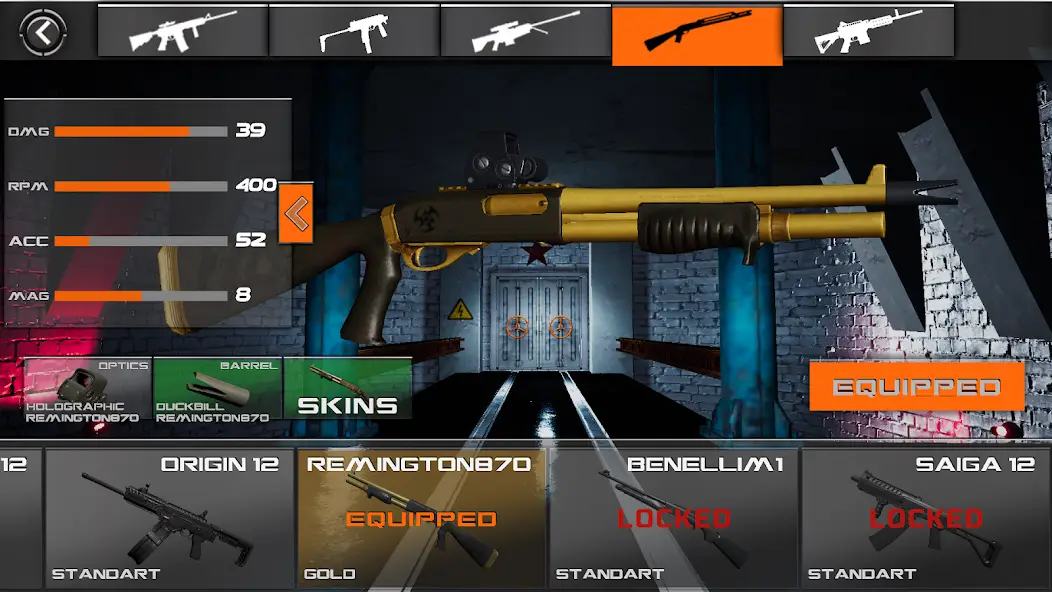Pick the locked Saiga 12 tile

coord(926,517)
